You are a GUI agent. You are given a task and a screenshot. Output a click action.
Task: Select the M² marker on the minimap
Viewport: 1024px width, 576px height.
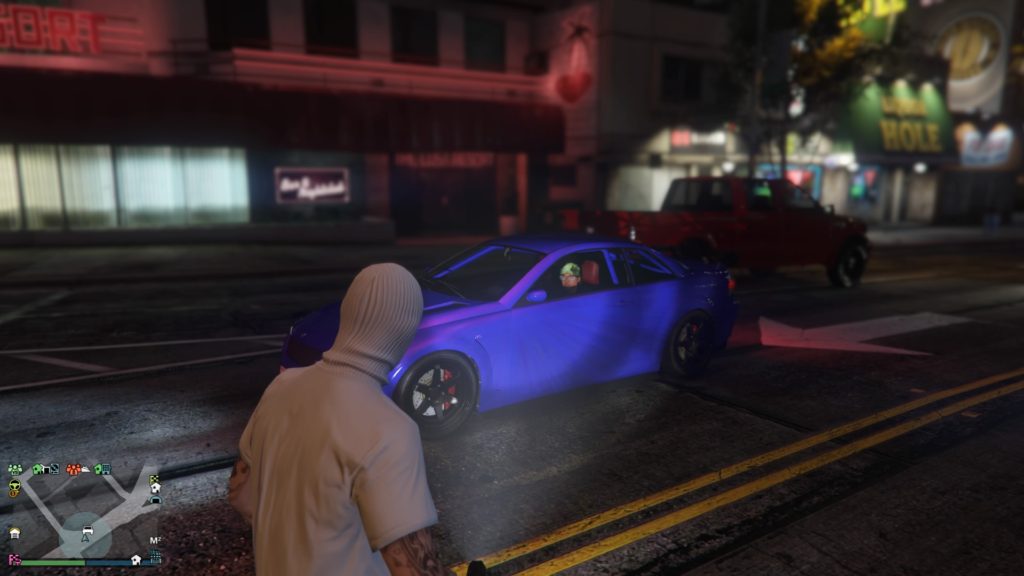155,540
